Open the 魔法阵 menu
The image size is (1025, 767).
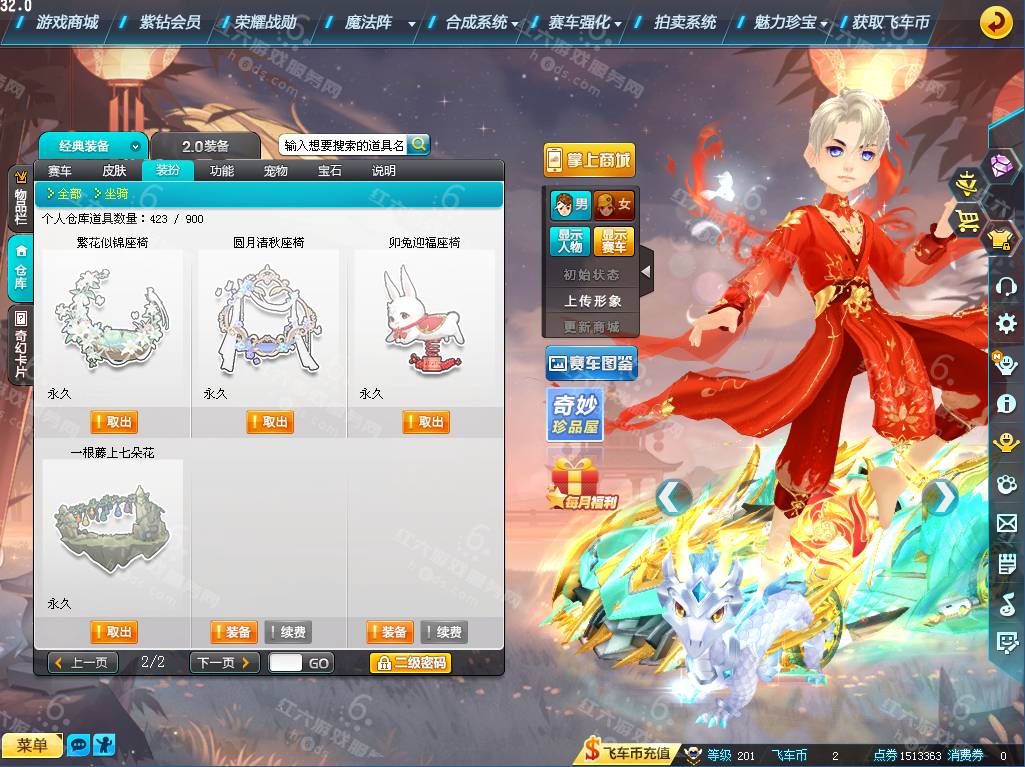tap(368, 22)
